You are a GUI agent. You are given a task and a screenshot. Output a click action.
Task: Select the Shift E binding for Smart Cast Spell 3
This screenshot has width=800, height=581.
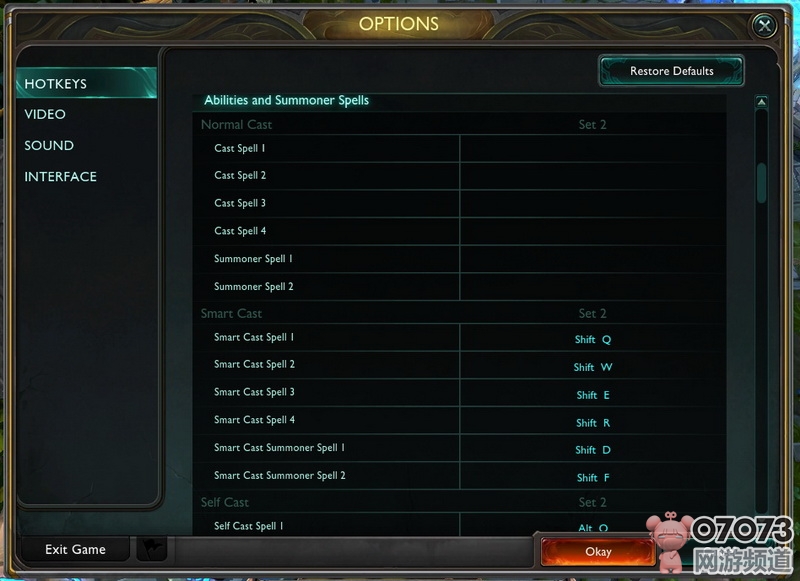592,395
